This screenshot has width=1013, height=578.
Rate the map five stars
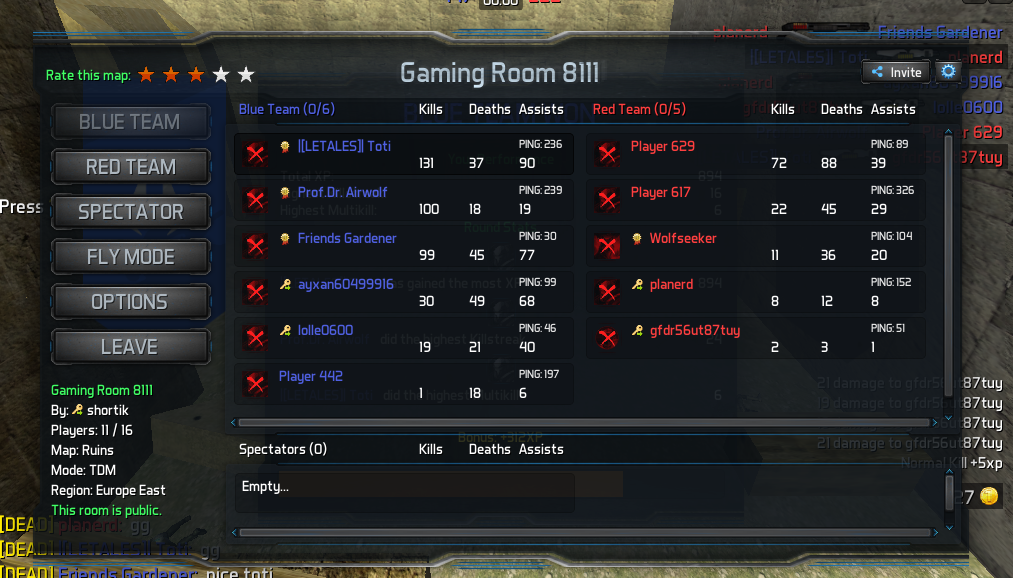[246, 75]
